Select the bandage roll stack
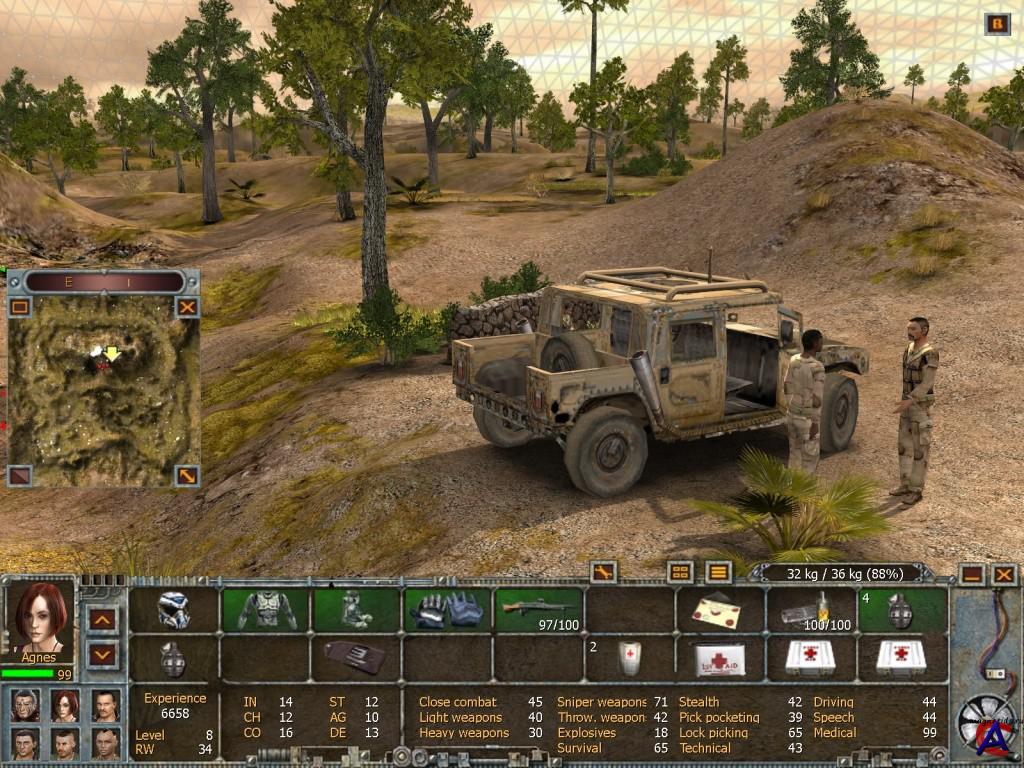The height and width of the screenshot is (768, 1024). coord(629,658)
